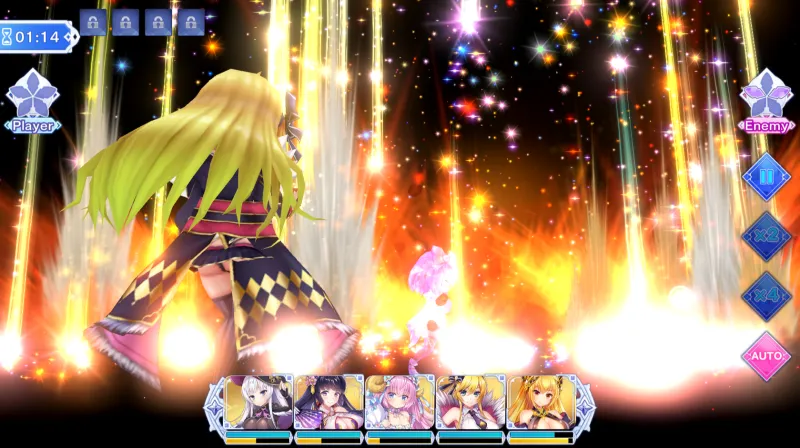
Task: Toggle the AUTO battle button
Action: coord(767,356)
